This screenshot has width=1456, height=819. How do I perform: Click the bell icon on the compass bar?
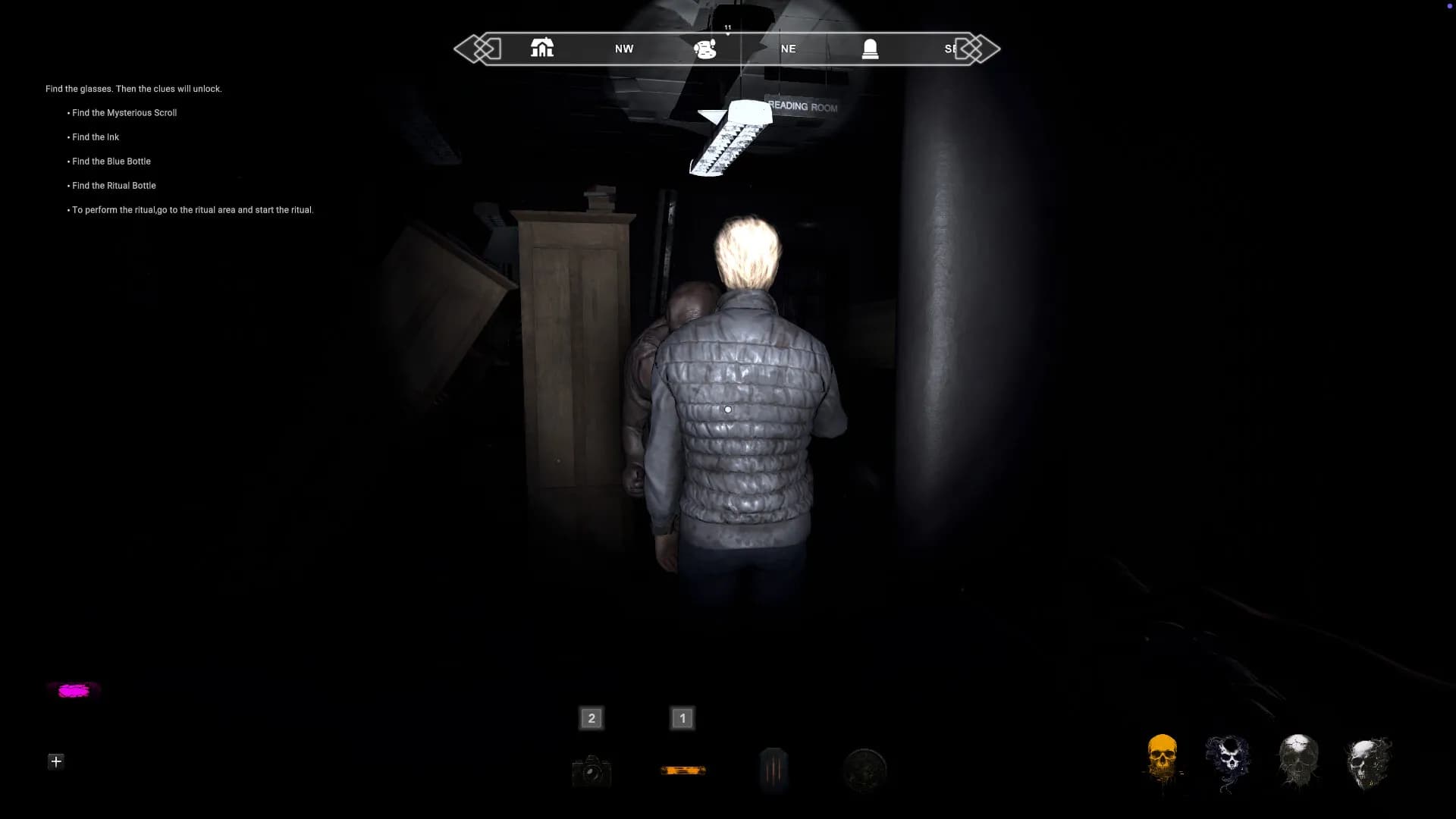(x=869, y=48)
